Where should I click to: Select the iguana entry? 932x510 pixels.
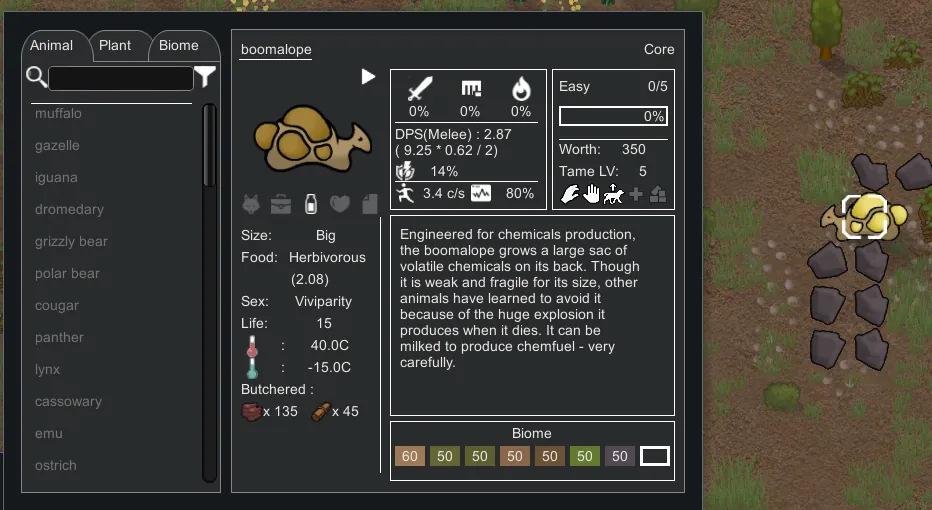click(x=56, y=178)
